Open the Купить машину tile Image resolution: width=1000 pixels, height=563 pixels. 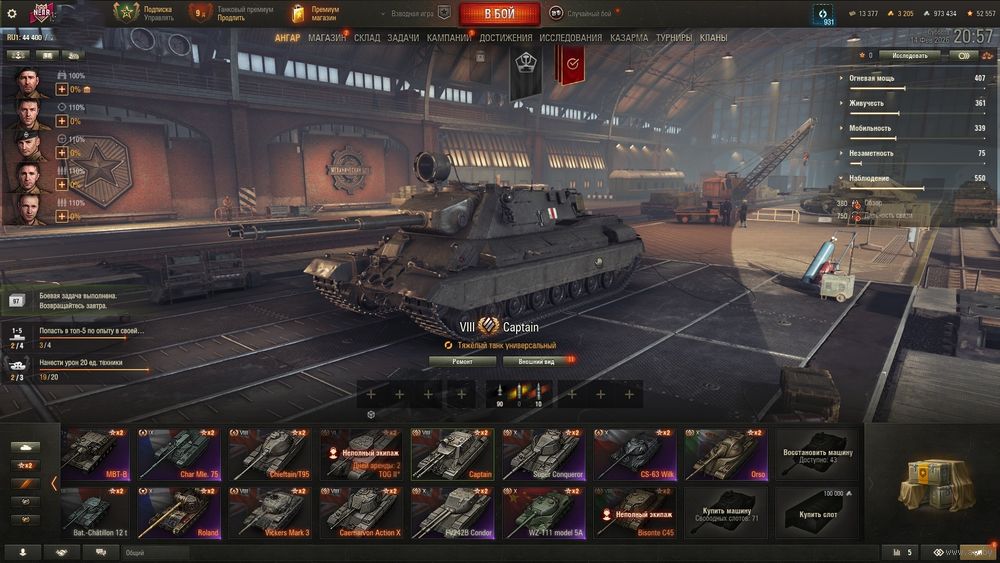[x=726, y=513]
